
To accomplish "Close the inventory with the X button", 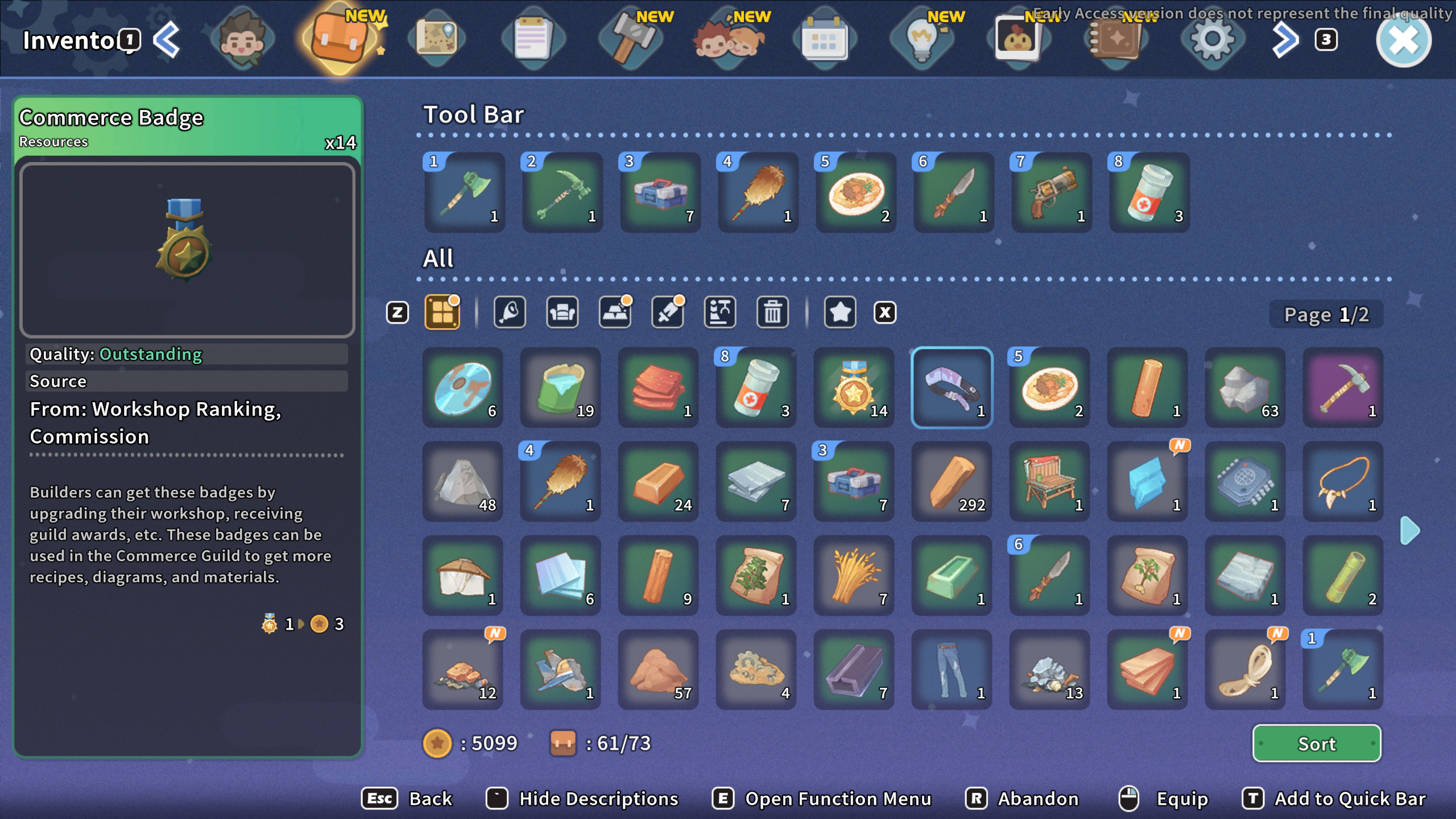I will [1403, 40].
